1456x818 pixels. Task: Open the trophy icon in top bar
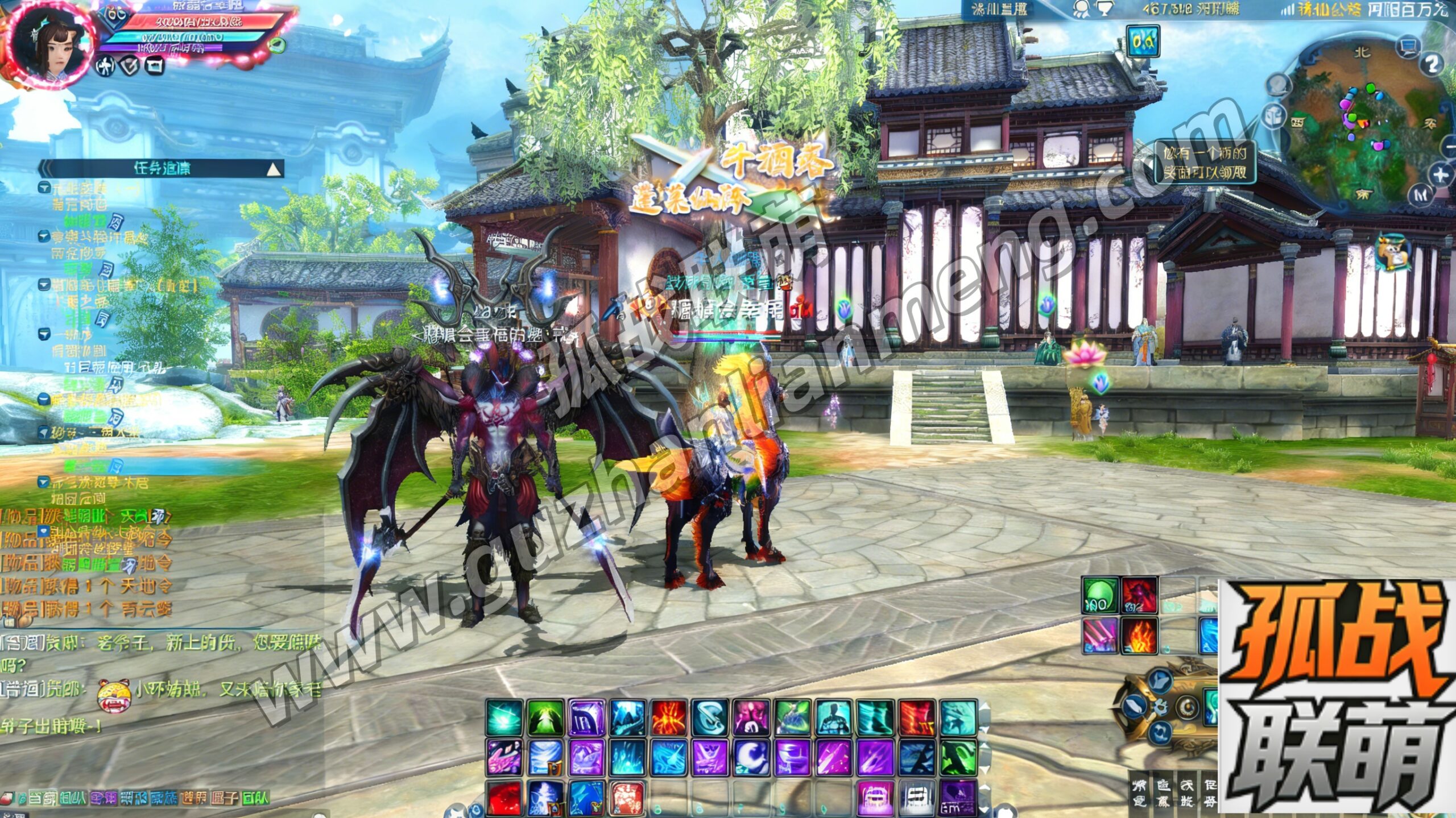1104,9
